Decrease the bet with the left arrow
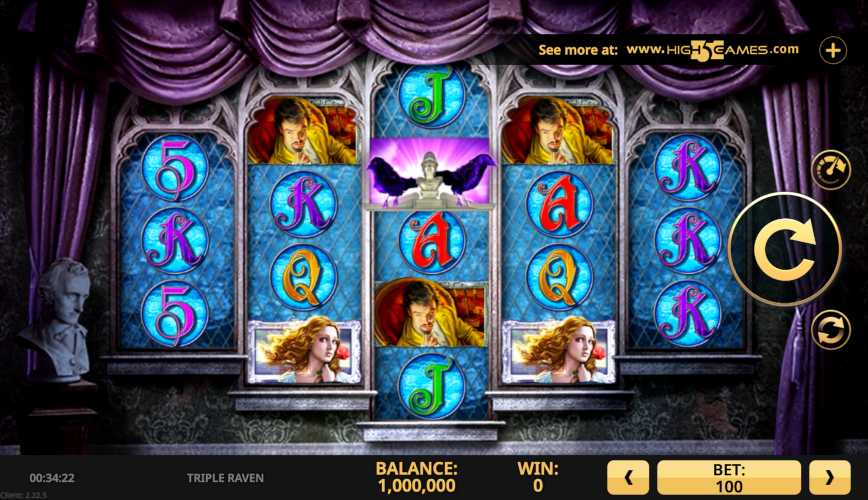This screenshot has width=868, height=500. 629,478
